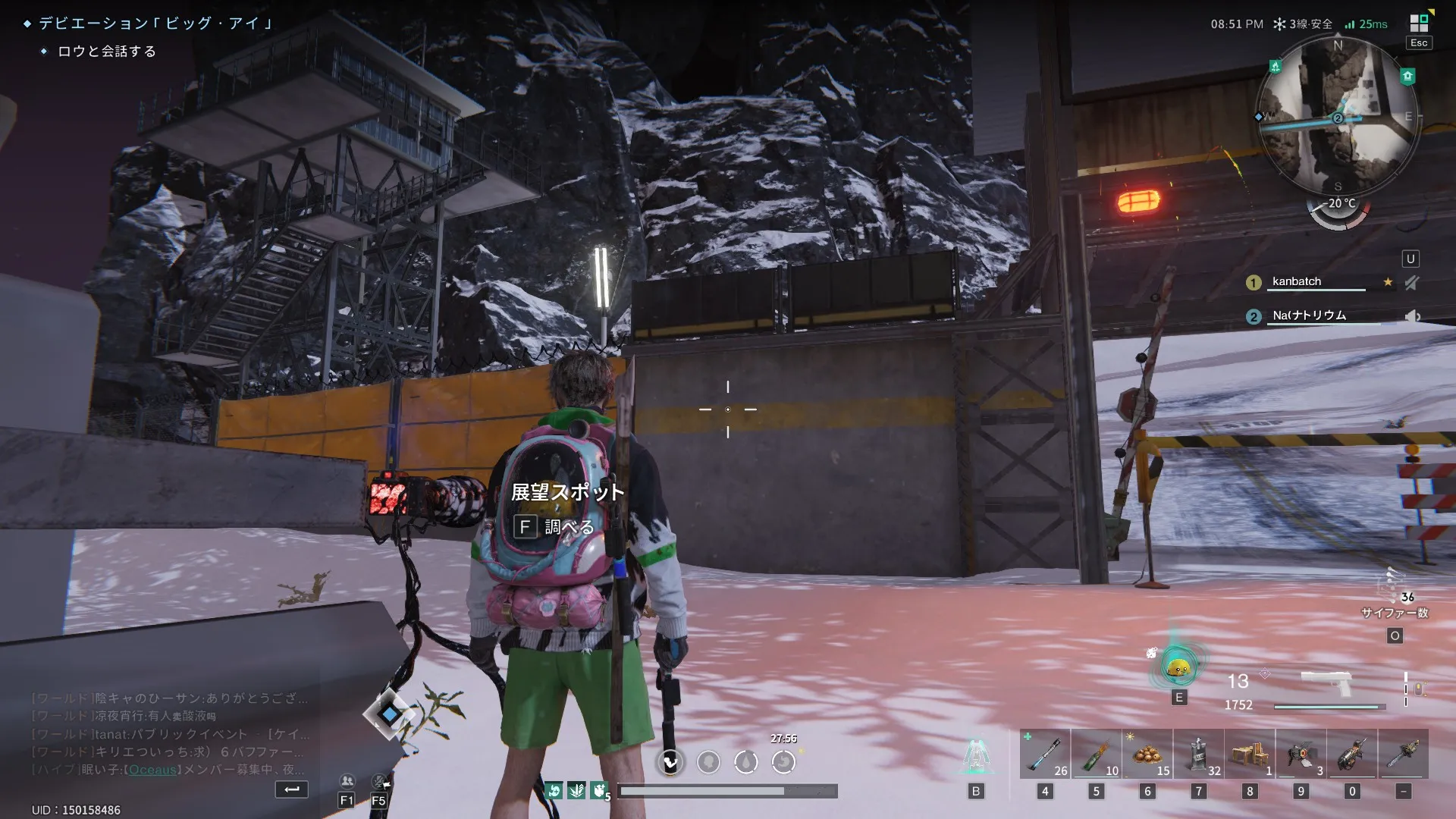The width and height of the screenshot is (1456, 819).
Task: Select the blue syringe hotbar slot
Action: [1044, 754]
